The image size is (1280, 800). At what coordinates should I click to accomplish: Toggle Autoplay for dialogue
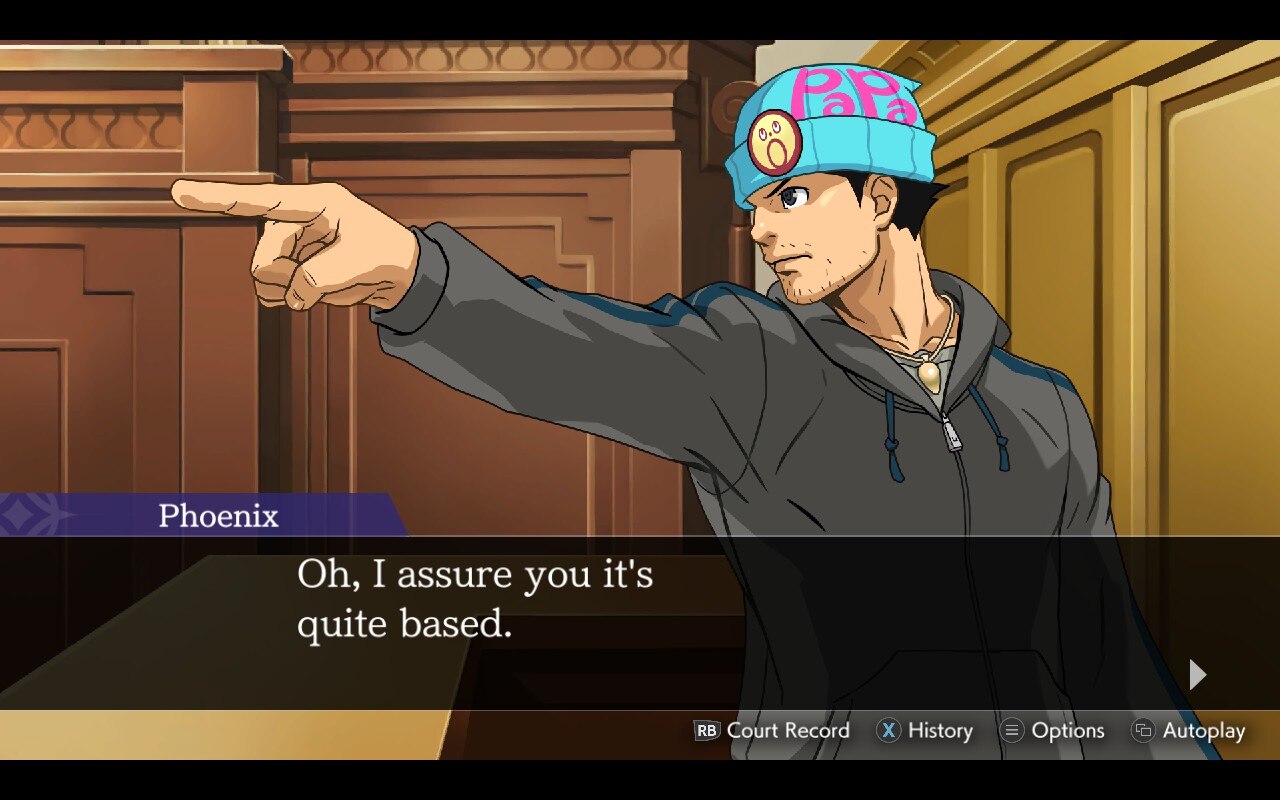tap(1188, 731)
